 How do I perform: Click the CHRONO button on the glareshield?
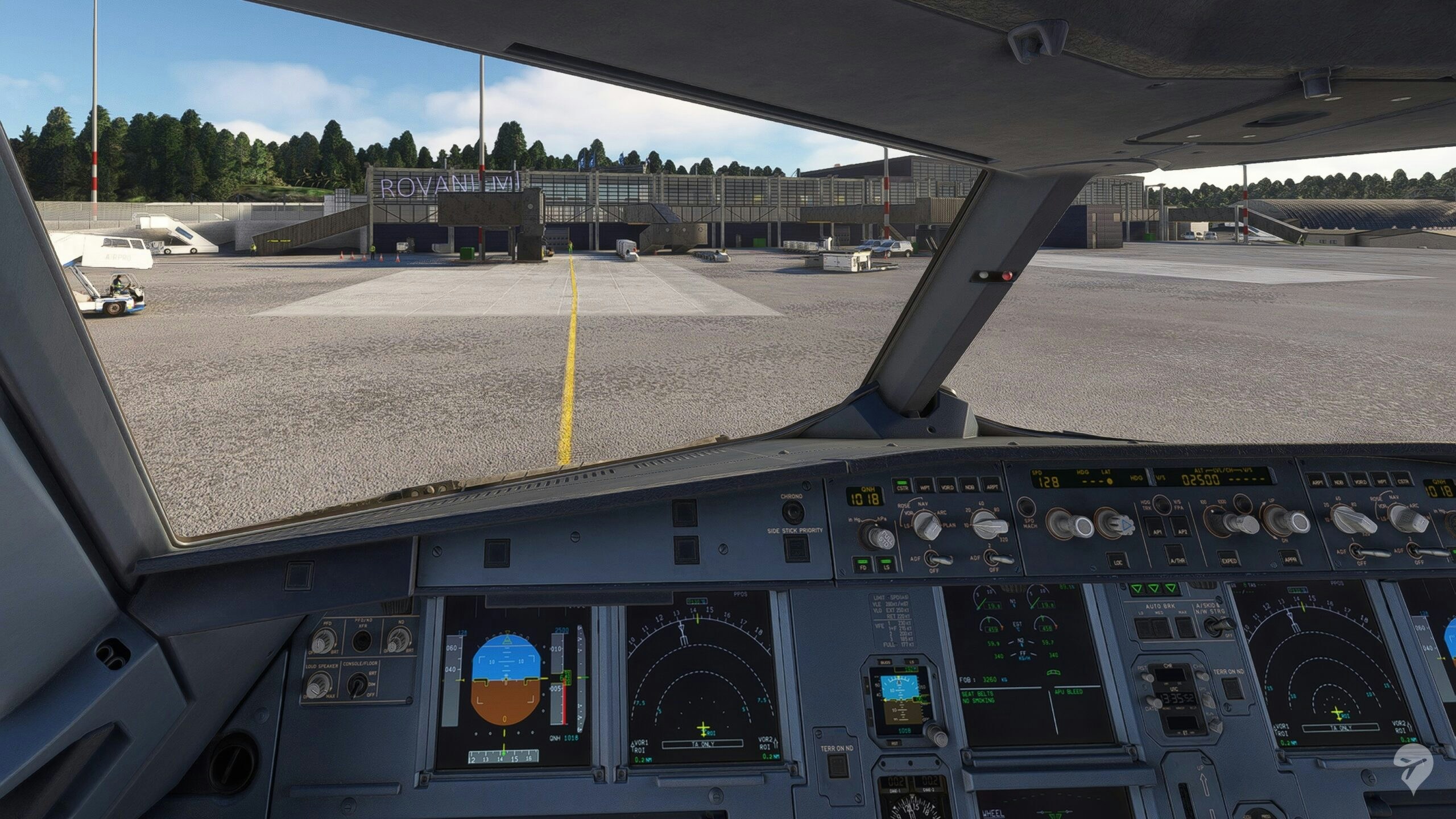[x=792, y=510]
